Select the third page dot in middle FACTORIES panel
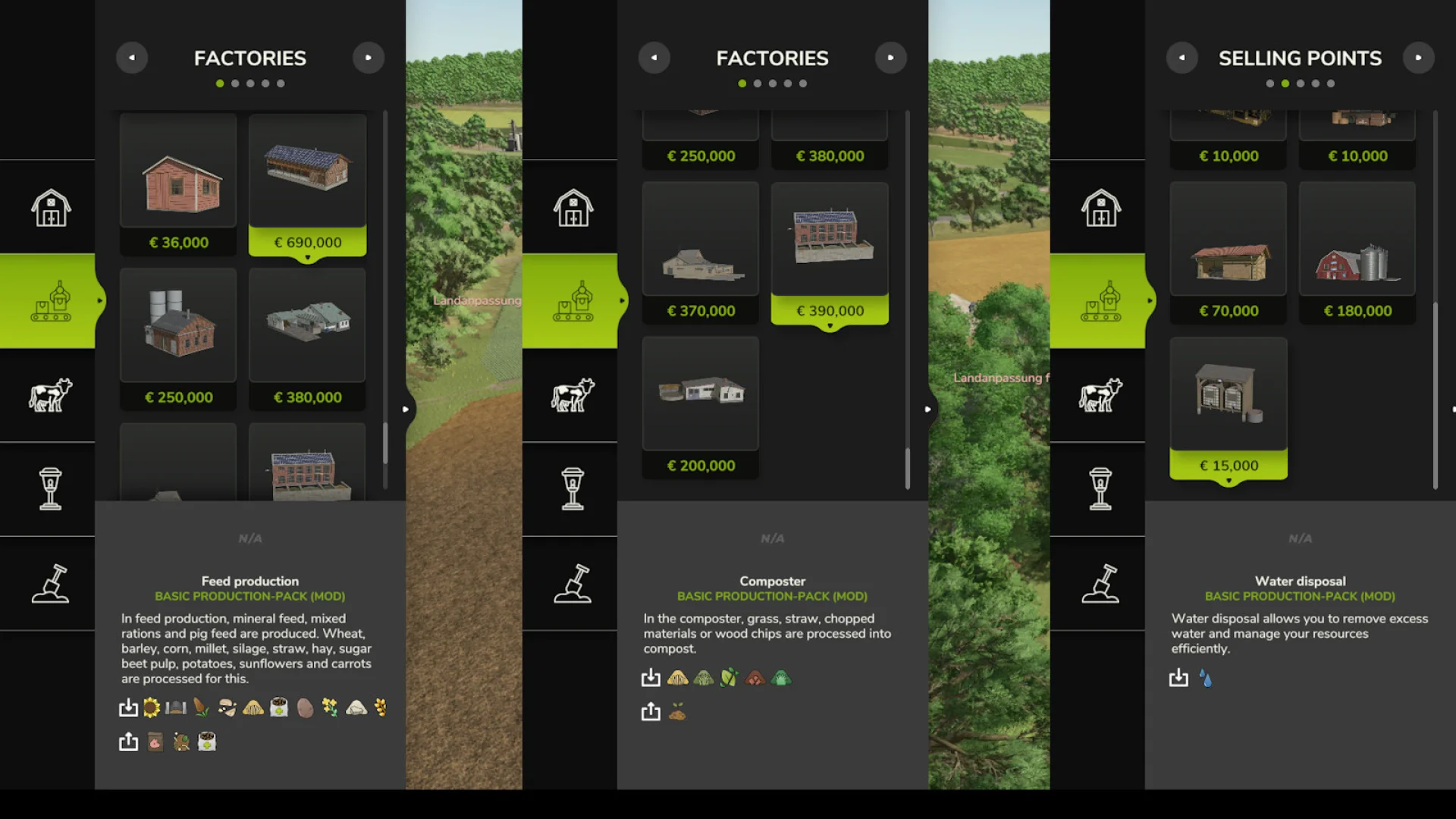 tap(773, 83)
